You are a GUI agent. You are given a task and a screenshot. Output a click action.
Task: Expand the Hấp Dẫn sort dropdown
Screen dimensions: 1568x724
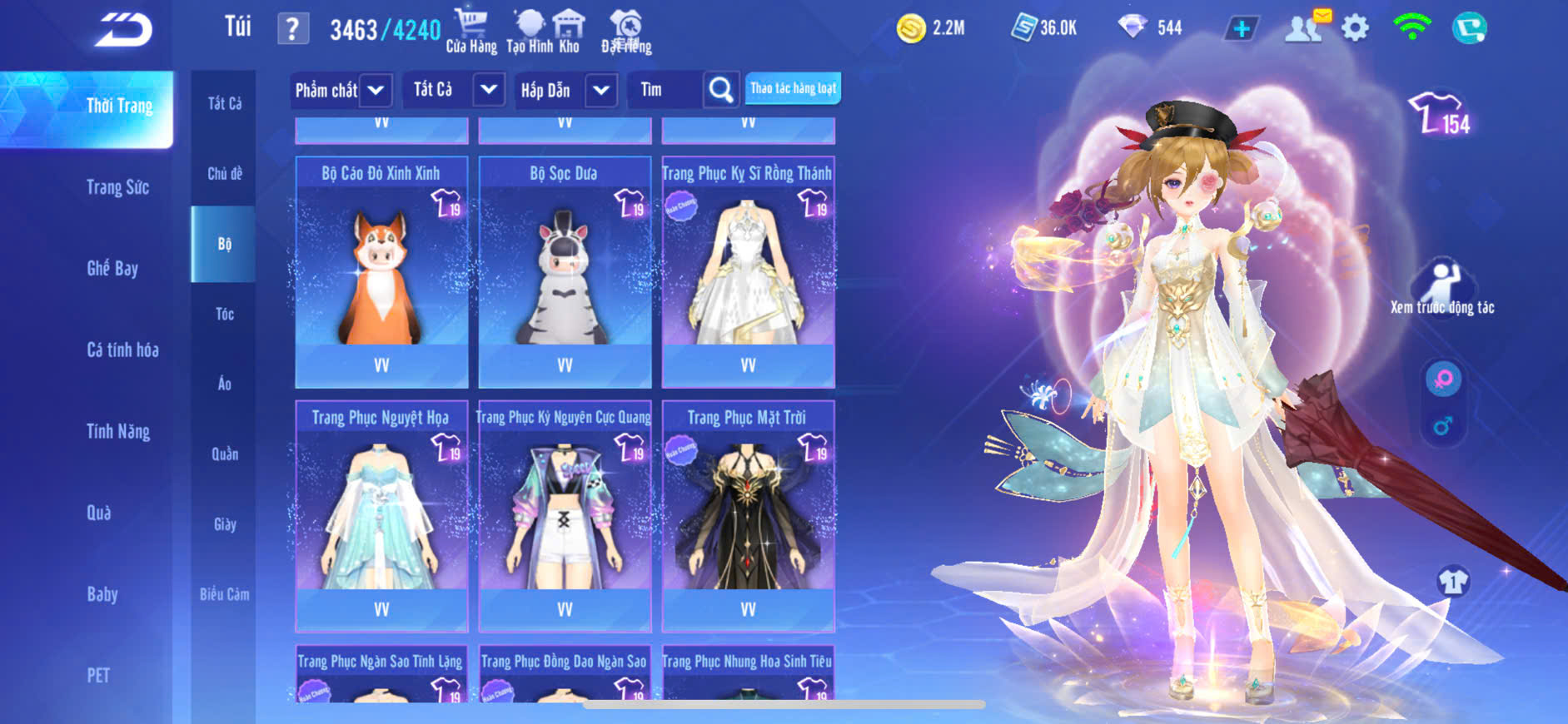pyautogui.click(x=601, y=90)
